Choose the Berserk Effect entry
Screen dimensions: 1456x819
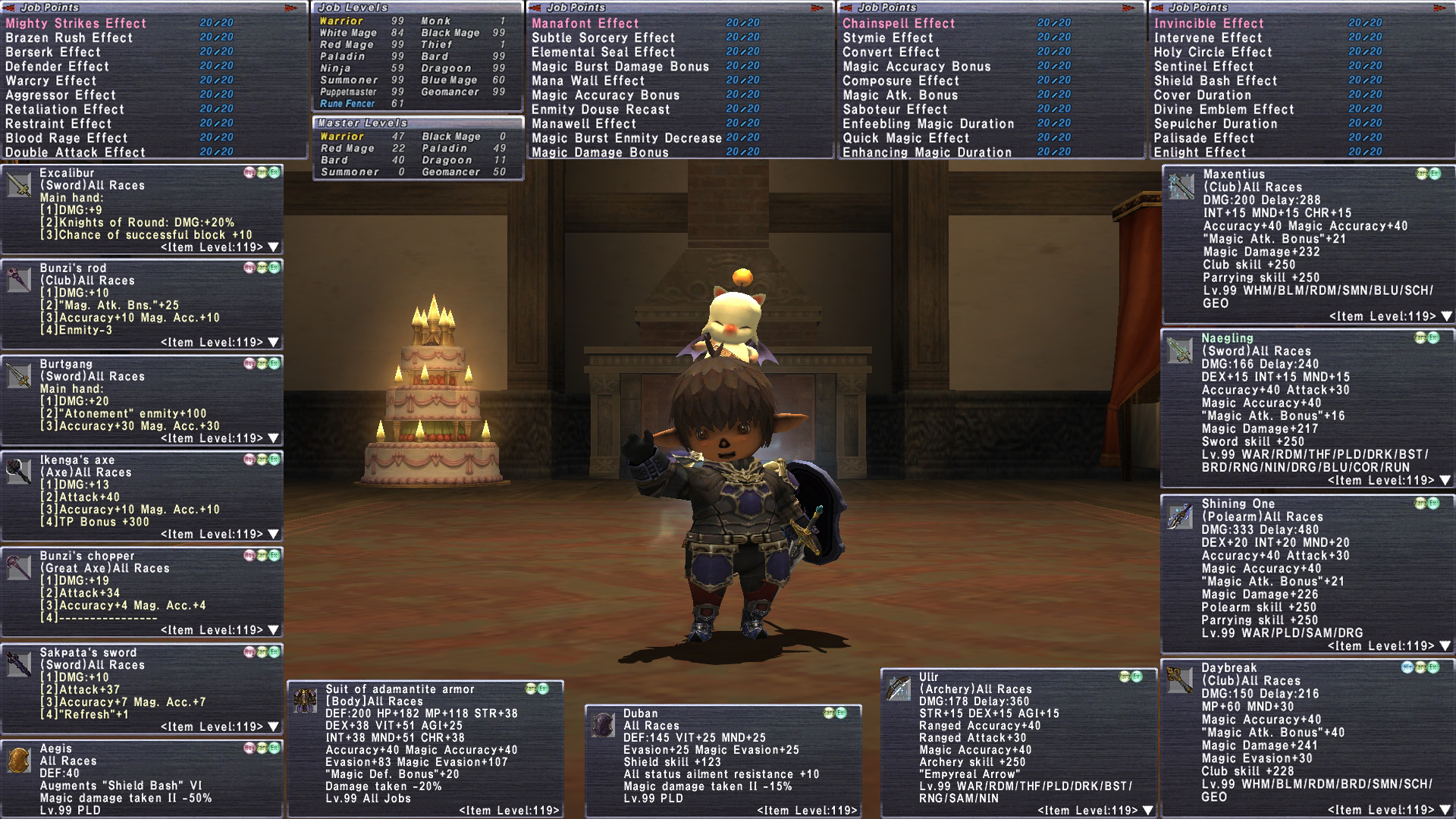53,52
